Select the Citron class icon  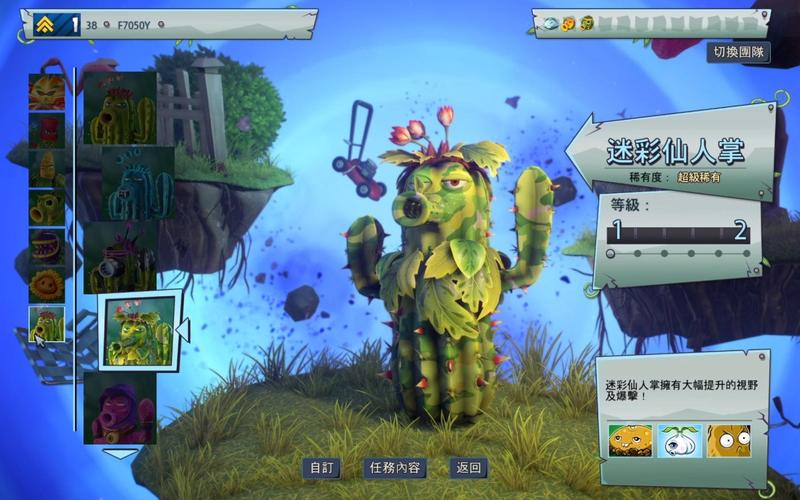[x=47, y=91]
